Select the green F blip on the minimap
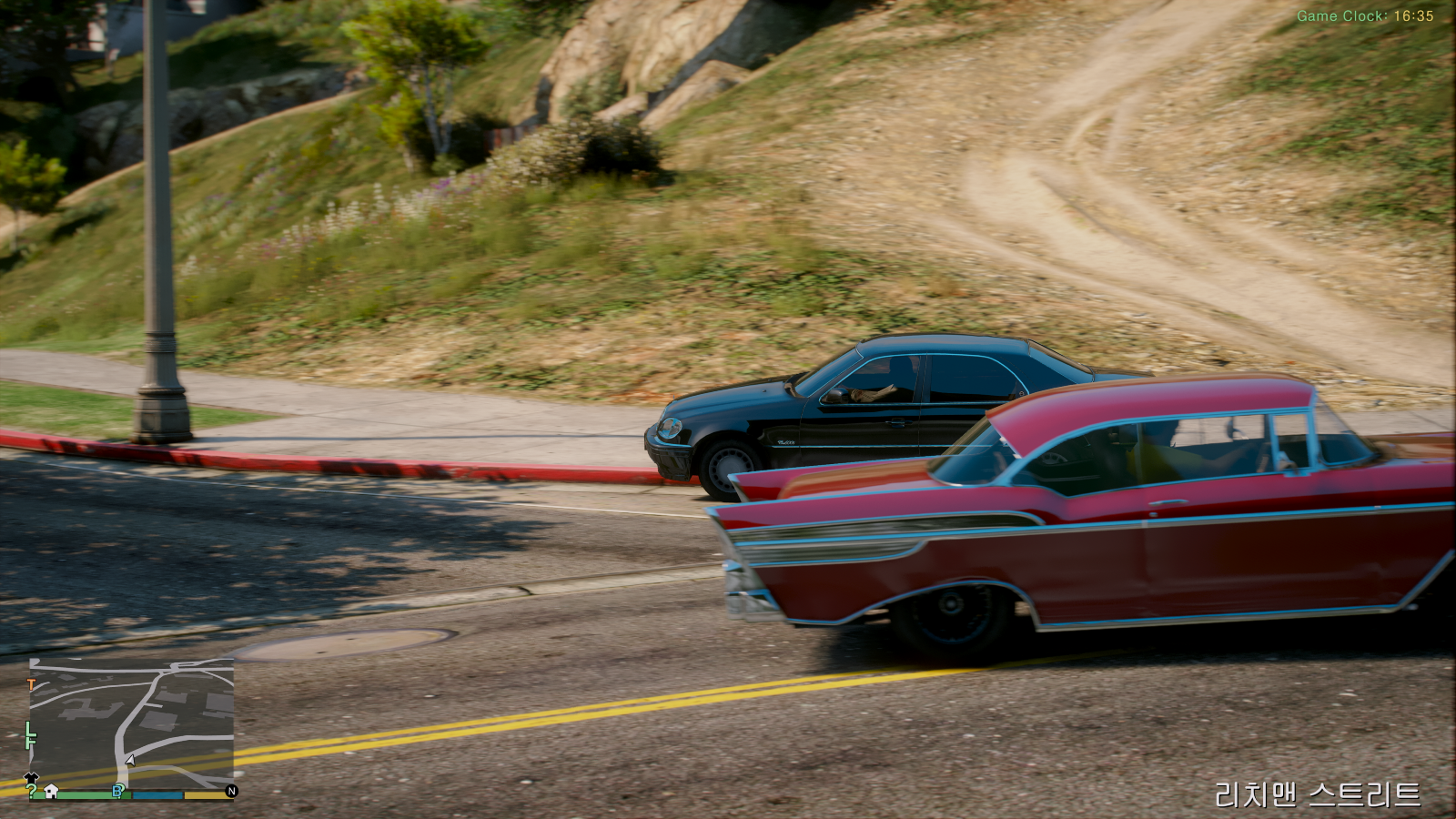 coord(31,743)
